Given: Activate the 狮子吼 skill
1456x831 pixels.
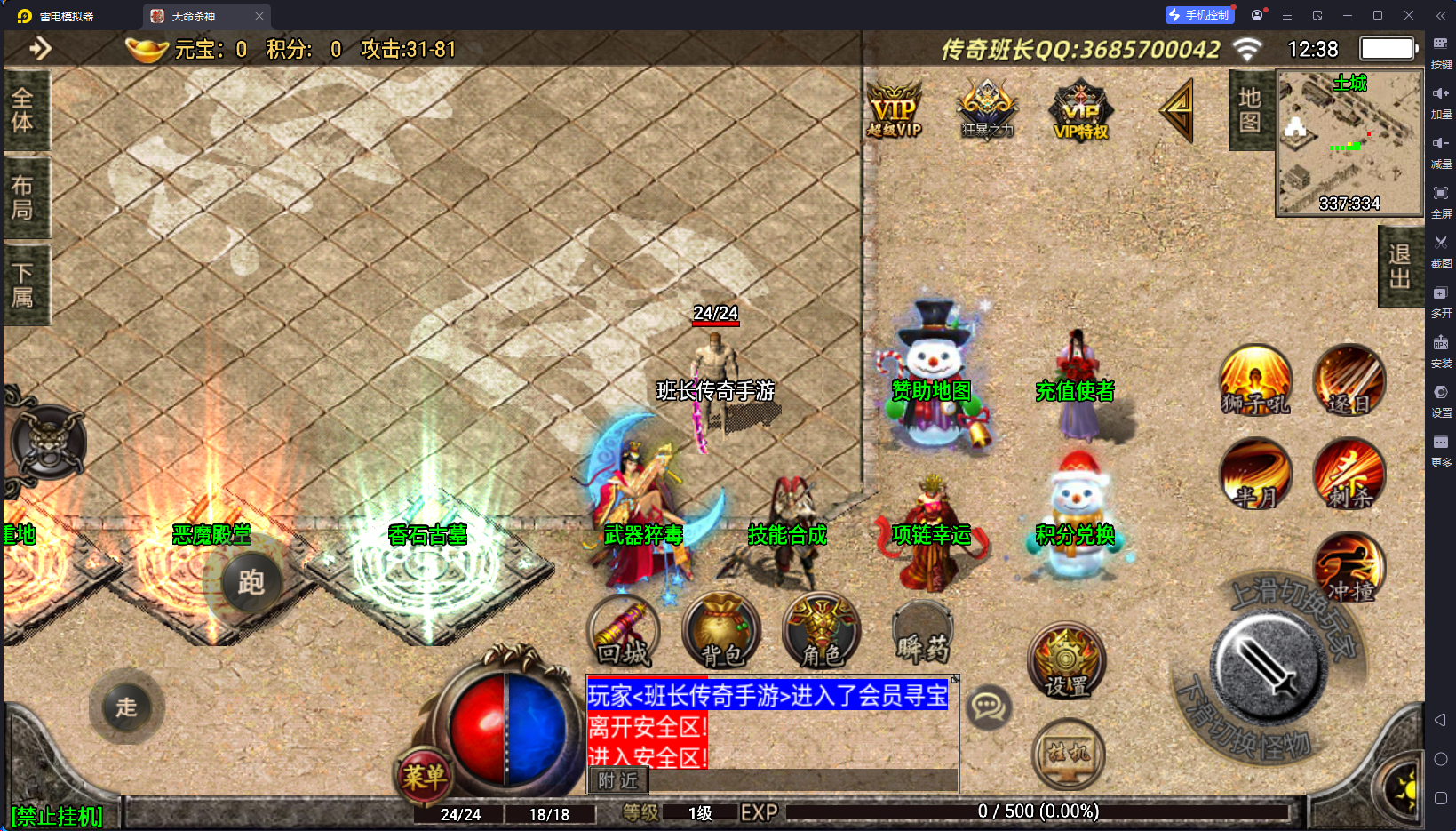Looking at the screenshot, I should 1255,380.
